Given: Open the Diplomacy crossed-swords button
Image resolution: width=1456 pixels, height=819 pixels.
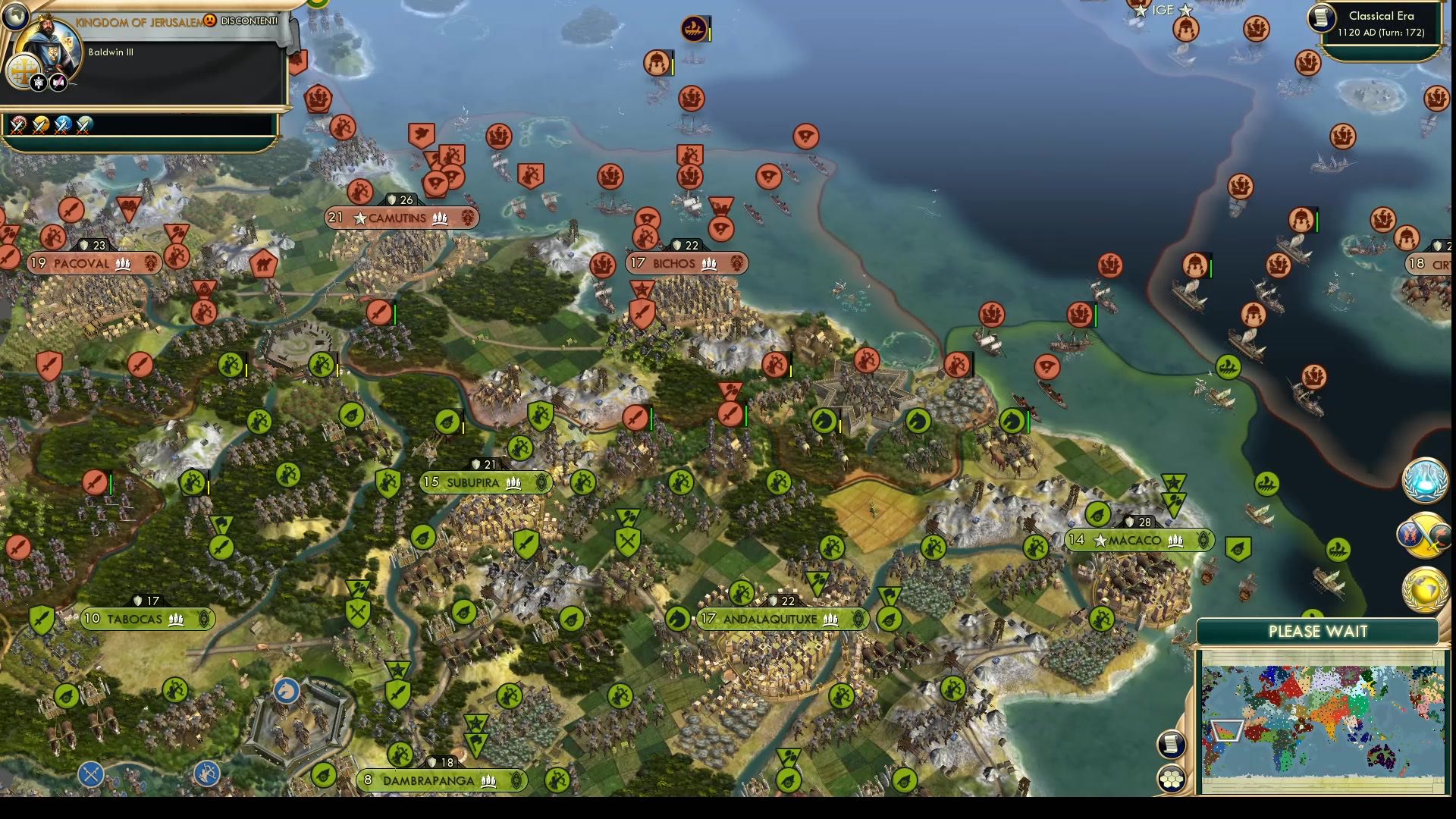Looking at the screenshot, I should click(1424, 533).
